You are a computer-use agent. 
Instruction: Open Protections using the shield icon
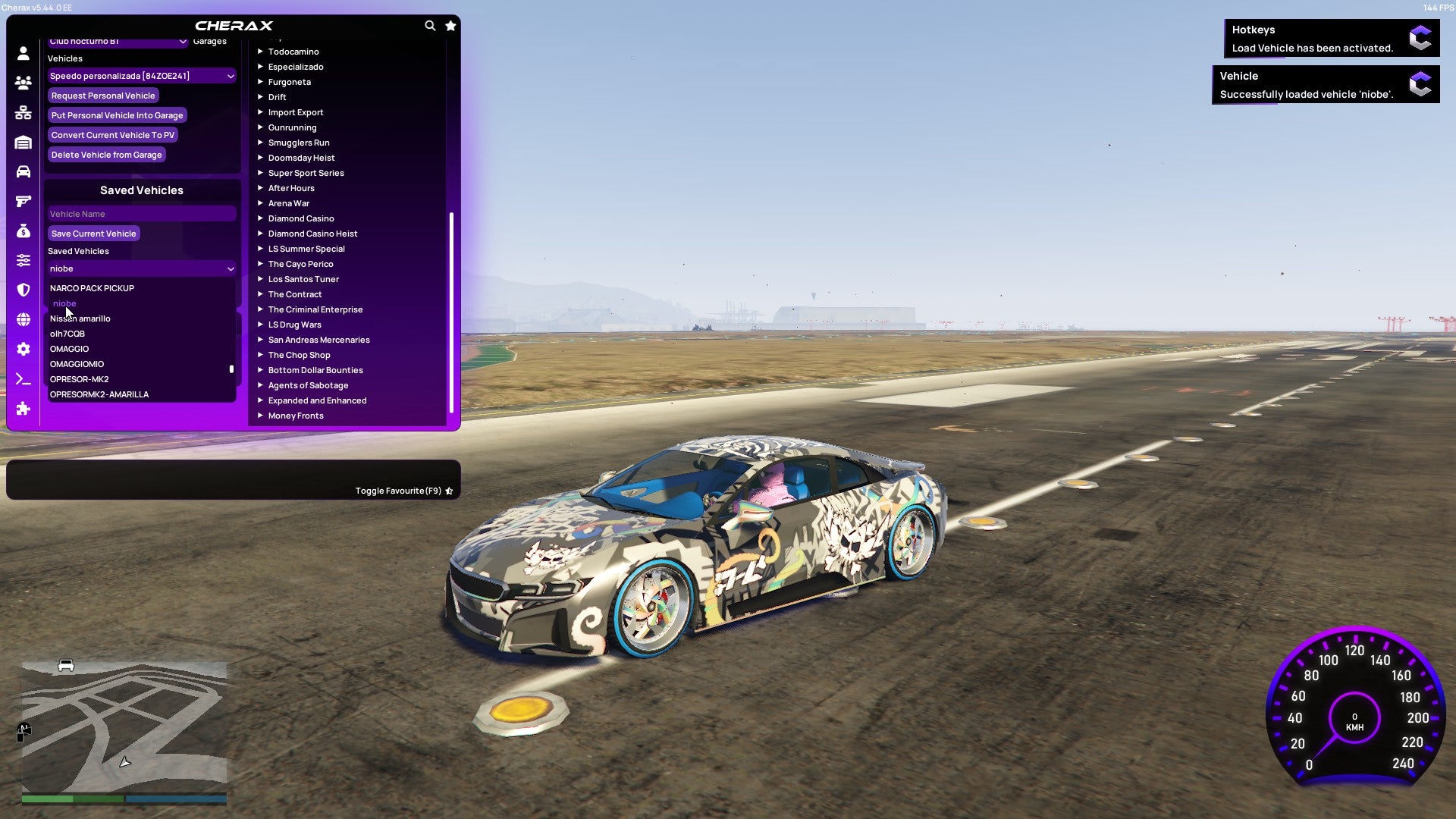coord(23,290)
